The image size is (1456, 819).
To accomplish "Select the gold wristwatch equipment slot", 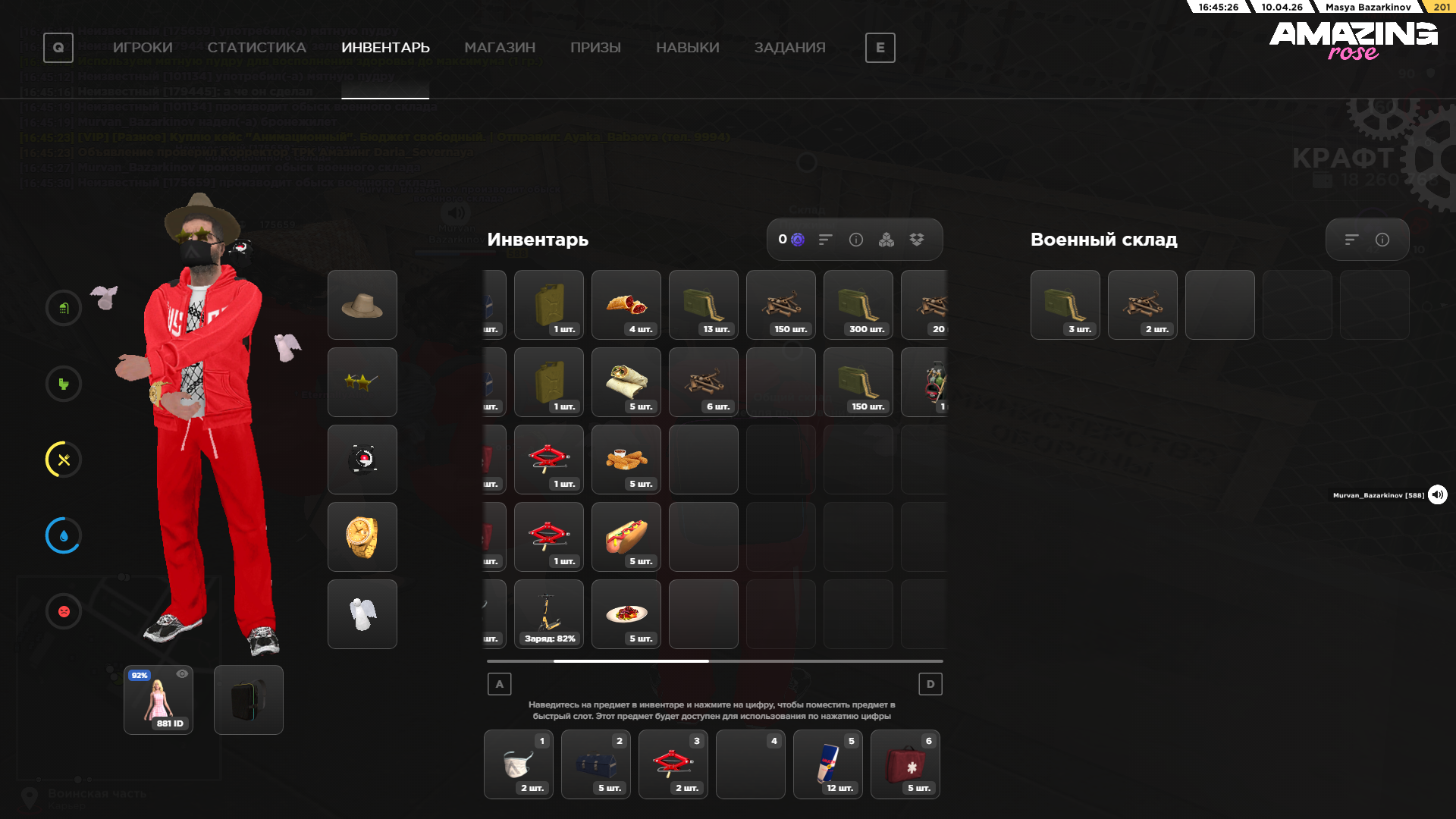I will point(362,537).
